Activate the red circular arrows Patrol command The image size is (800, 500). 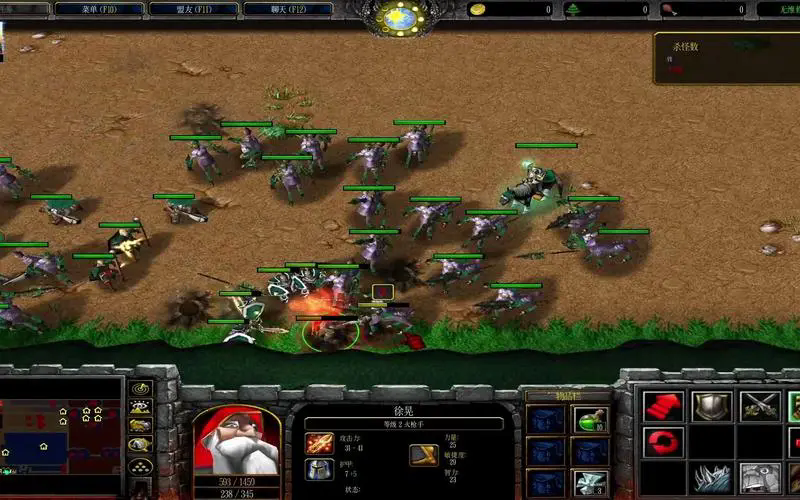click(662, 441)
